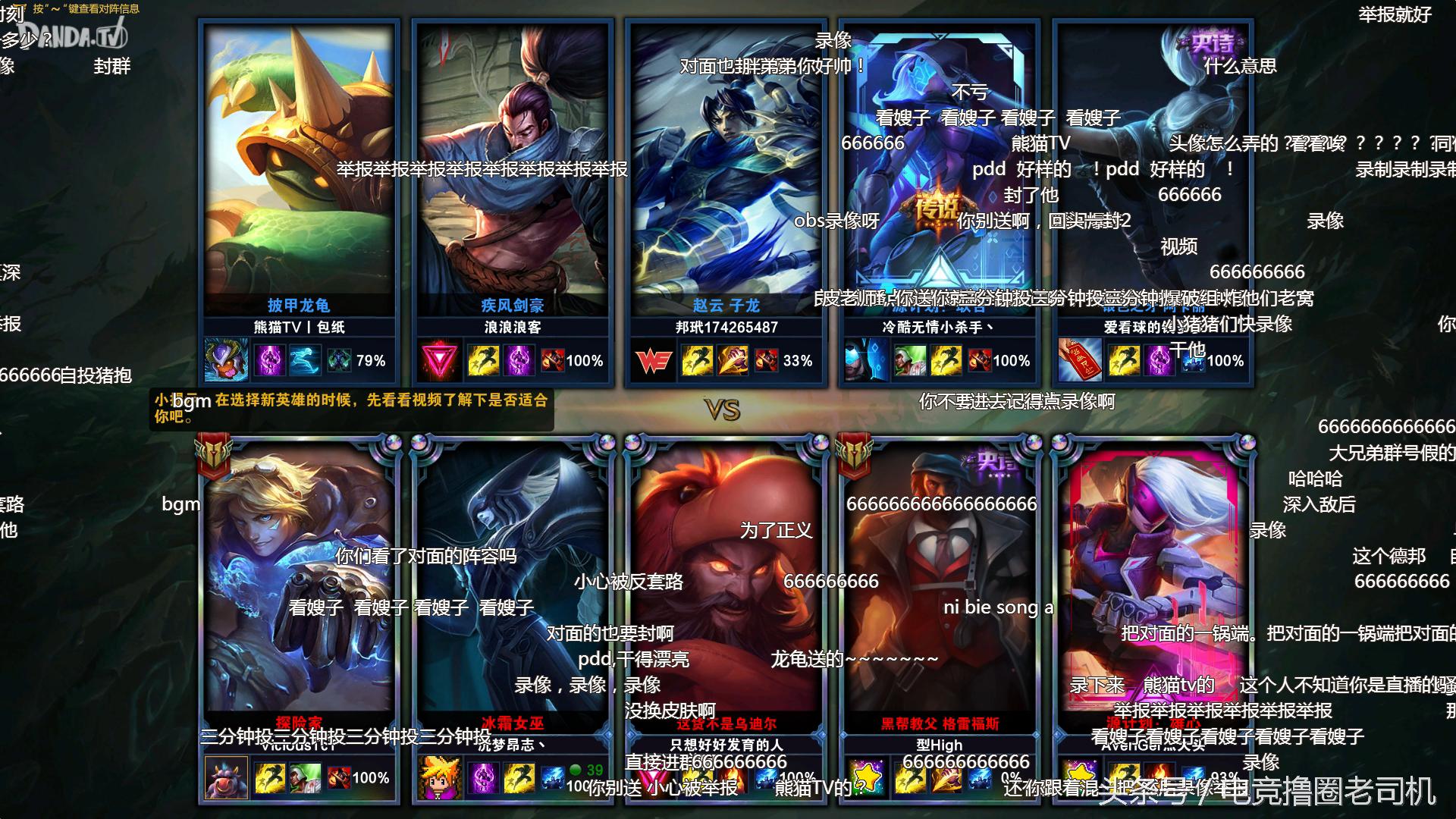
Task: Click 浪浪浪客's red triangle summoner icon
Action: click(x=439, y=361)
